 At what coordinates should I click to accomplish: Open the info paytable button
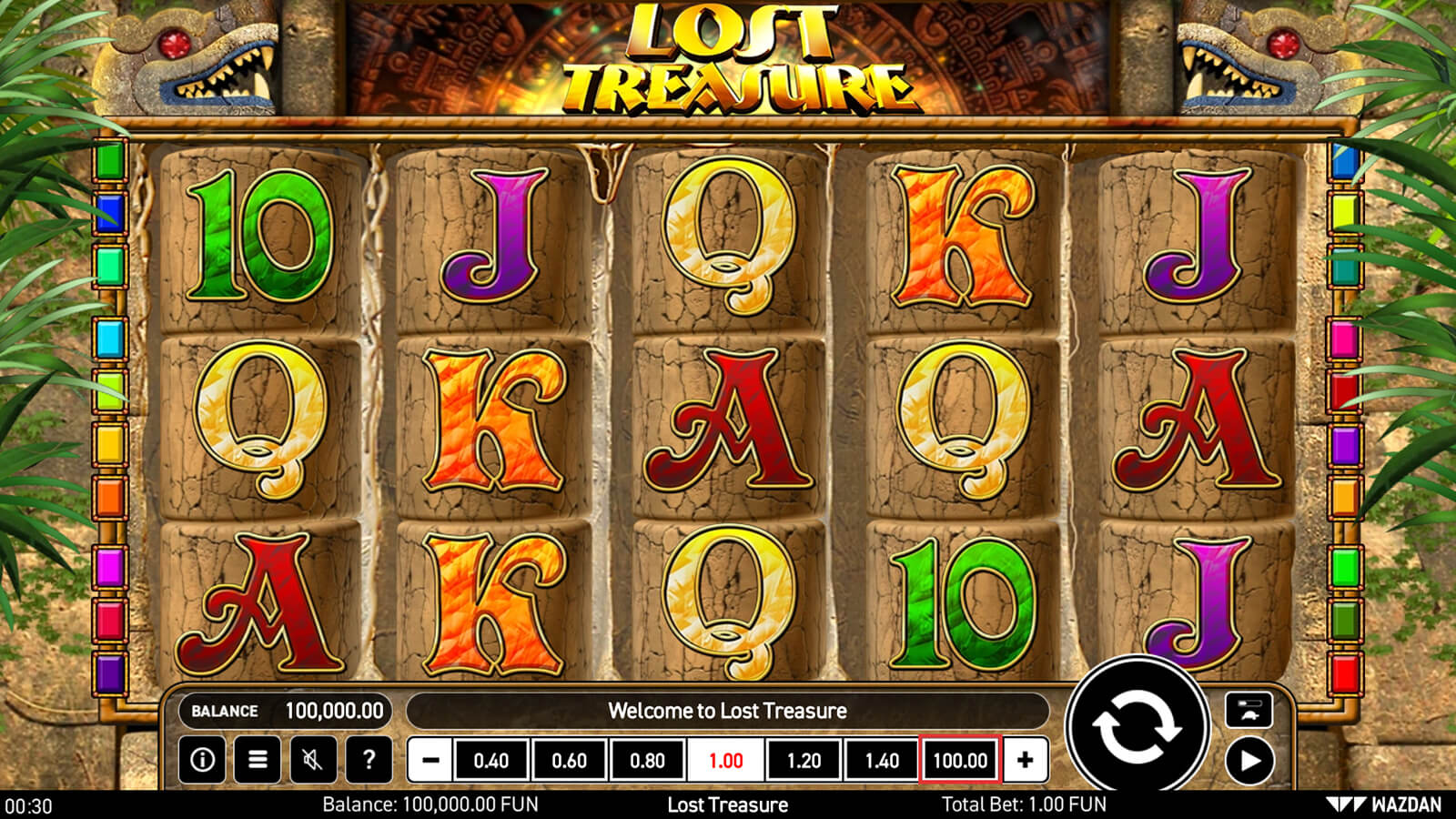click(202, 759)
